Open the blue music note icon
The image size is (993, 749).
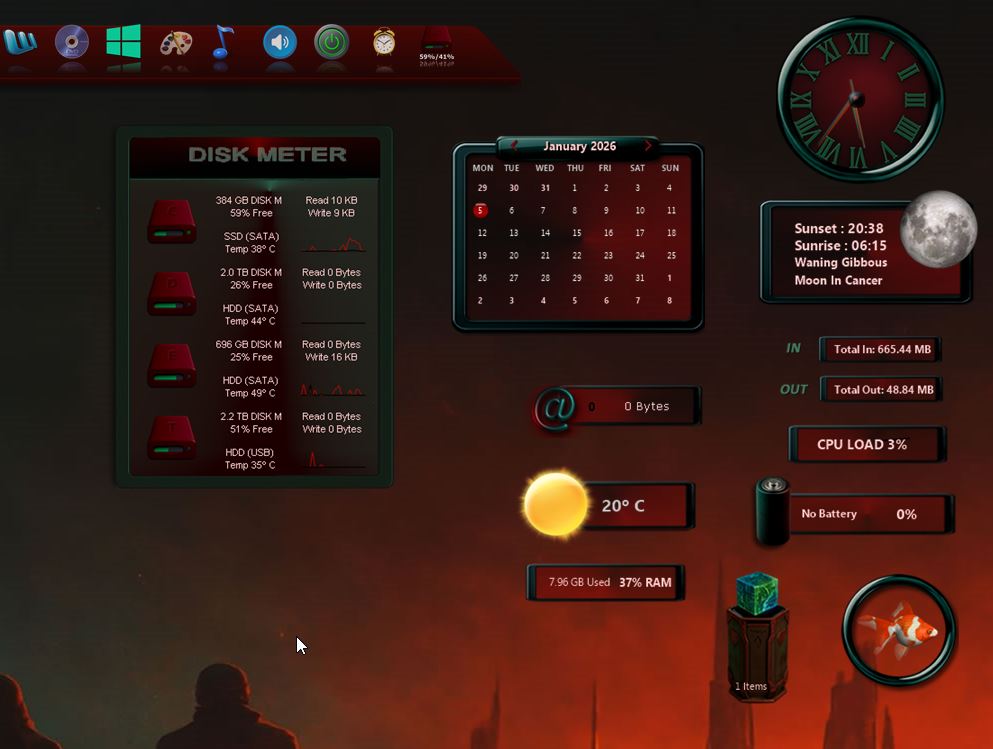tap(223, 42)
